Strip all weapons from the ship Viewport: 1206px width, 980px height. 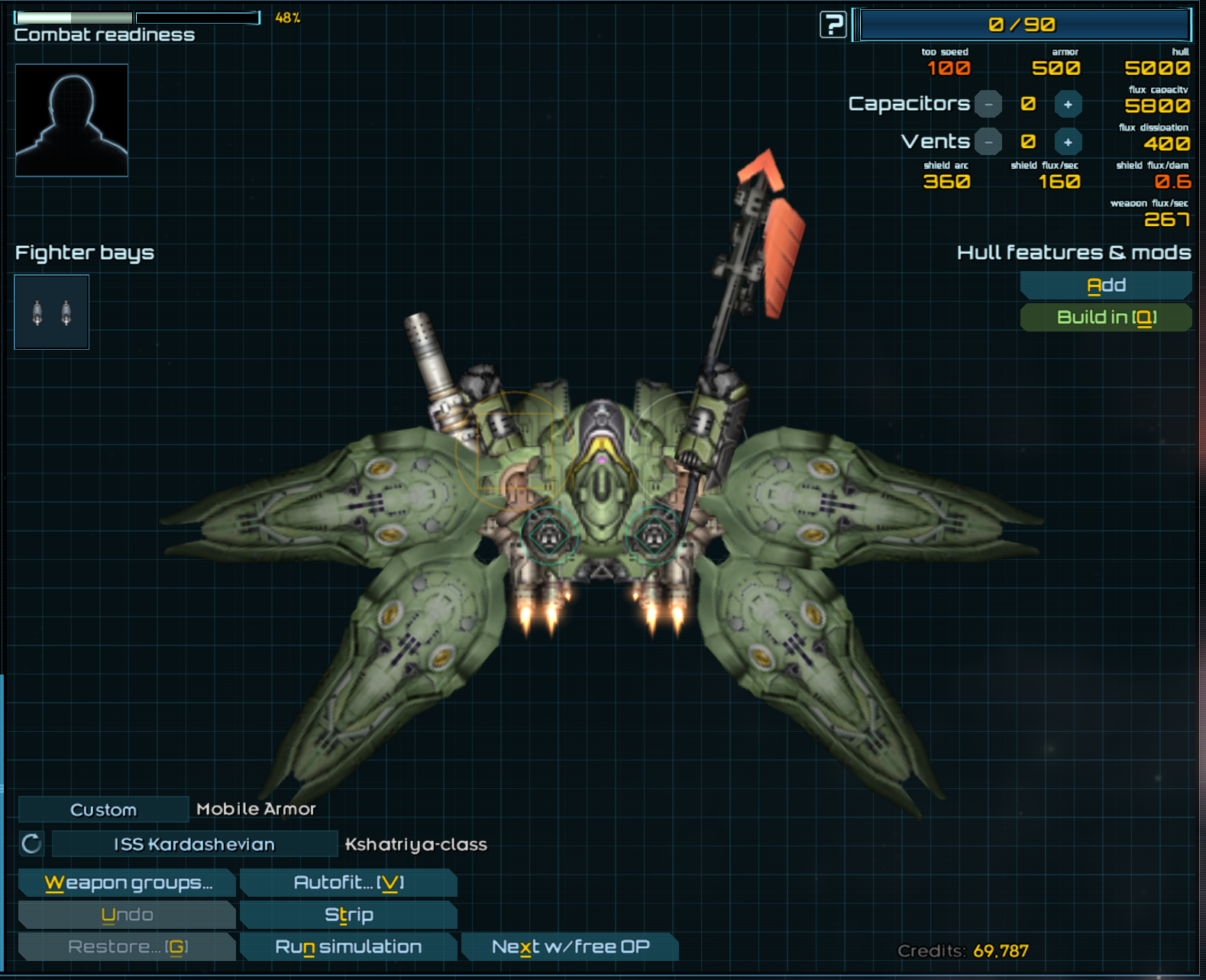click(x=348, y=915)
